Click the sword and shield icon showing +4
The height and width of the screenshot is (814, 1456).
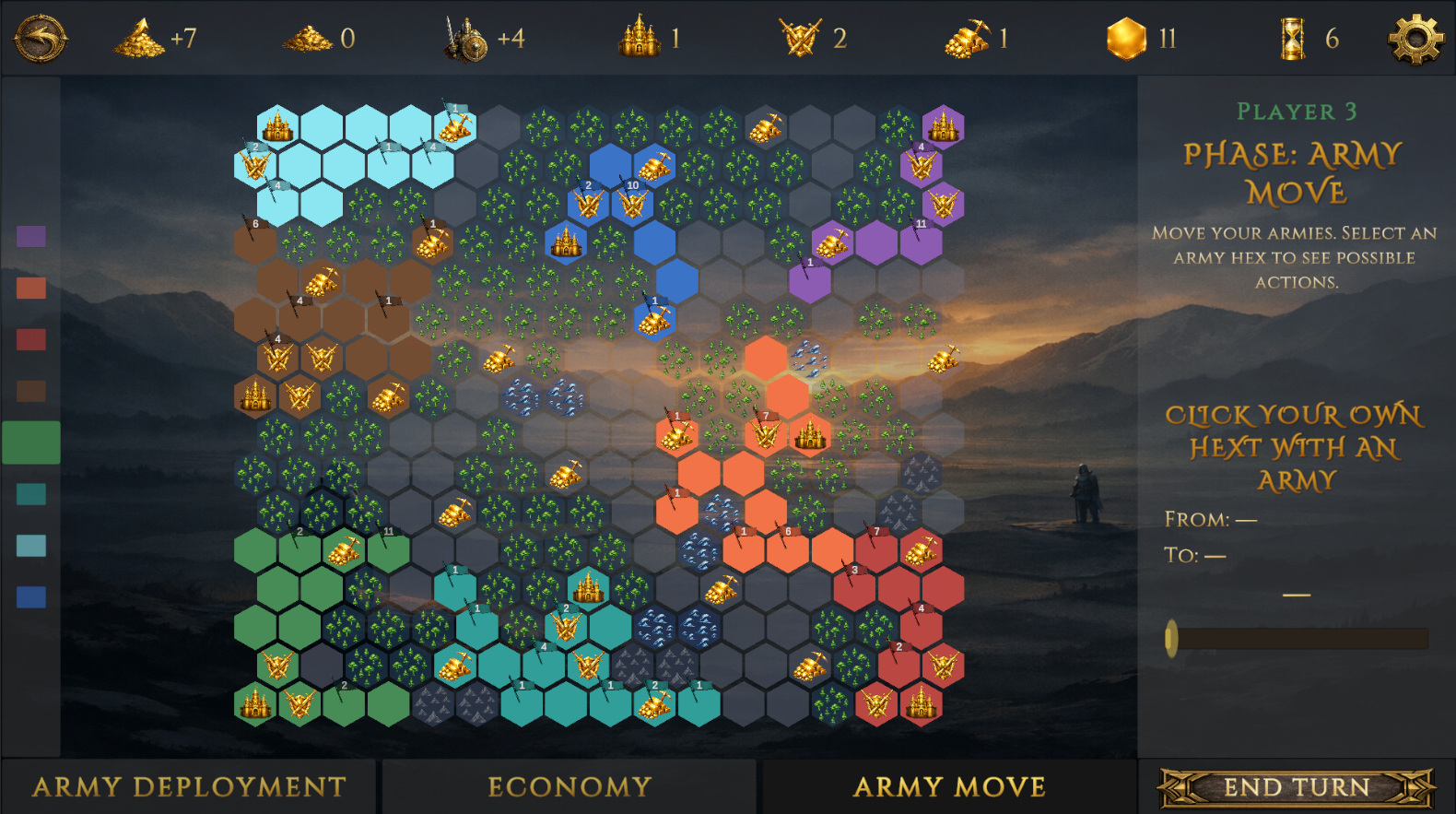point(465,39)
